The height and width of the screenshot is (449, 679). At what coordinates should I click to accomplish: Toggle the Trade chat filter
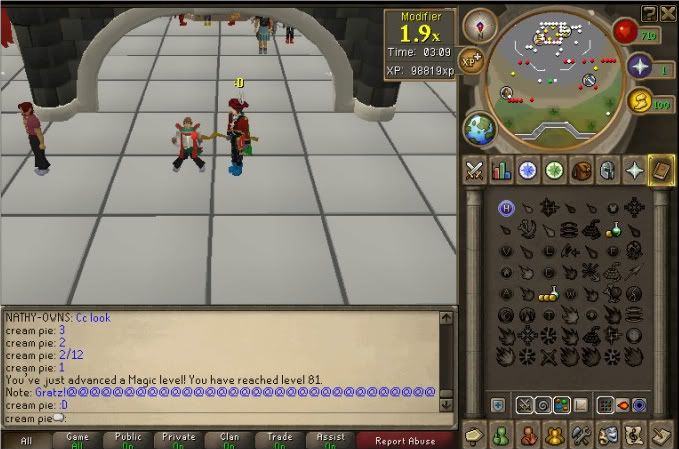point(280,440)
